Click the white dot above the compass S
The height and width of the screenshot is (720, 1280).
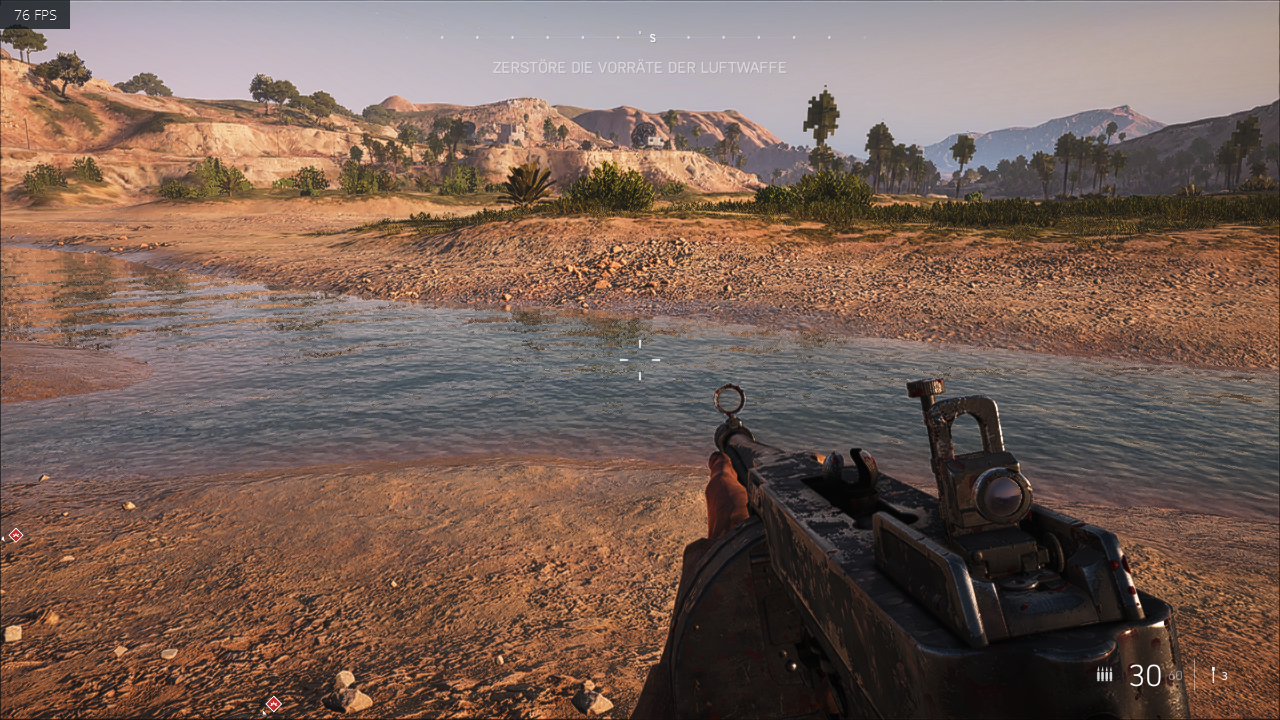639,34
